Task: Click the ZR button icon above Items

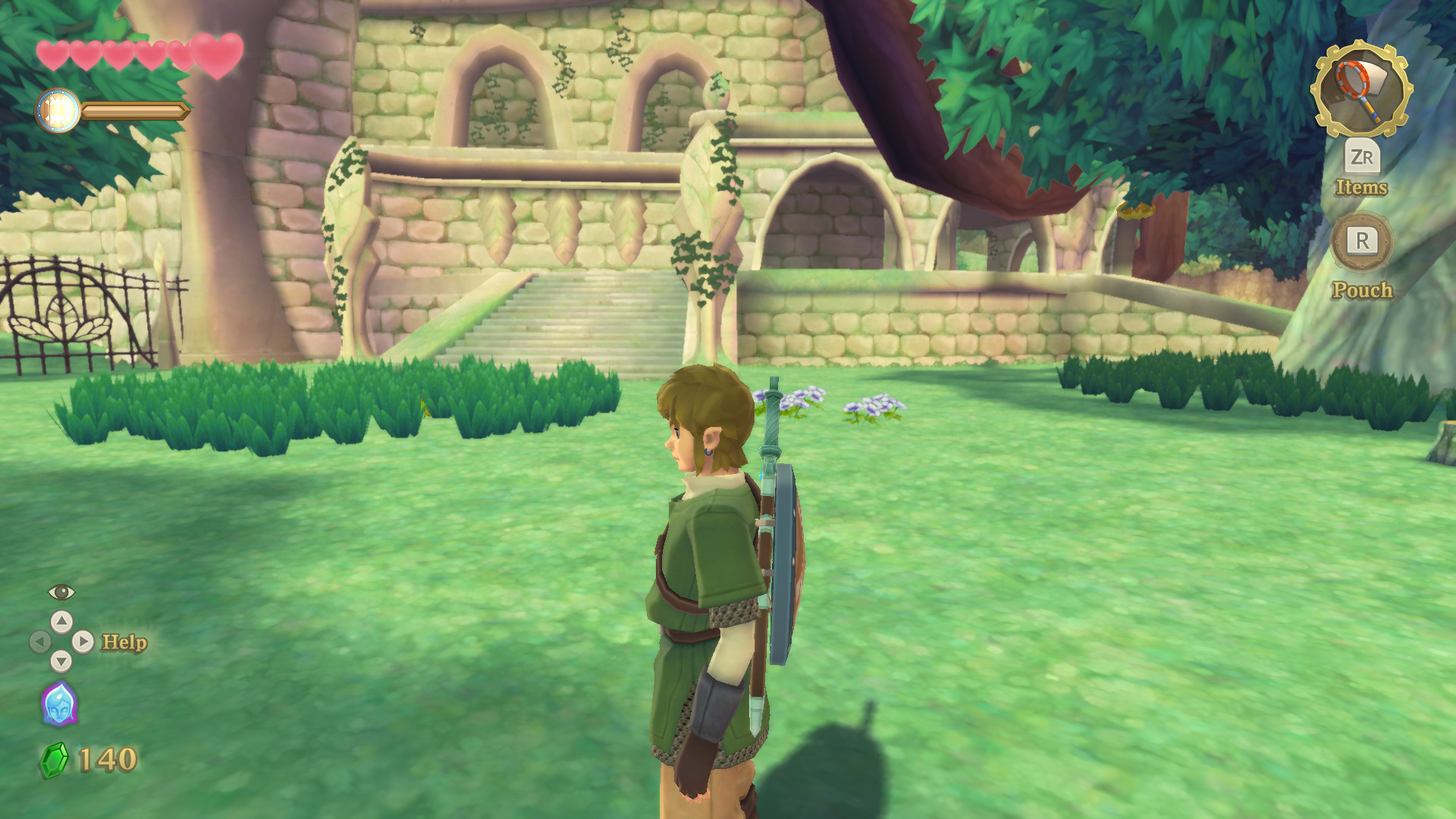Action: tap(1363, 159)
